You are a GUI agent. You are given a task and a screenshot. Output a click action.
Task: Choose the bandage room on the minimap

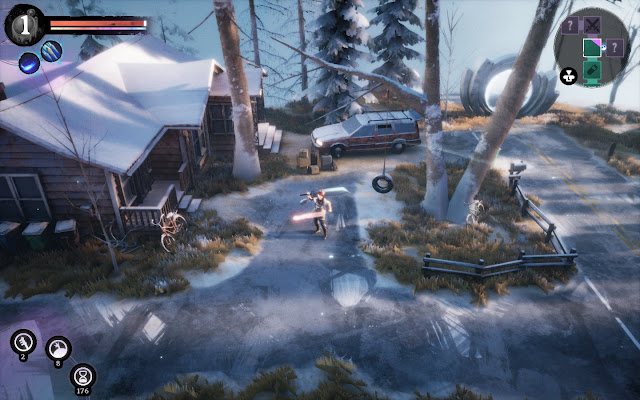pos(593,69)
